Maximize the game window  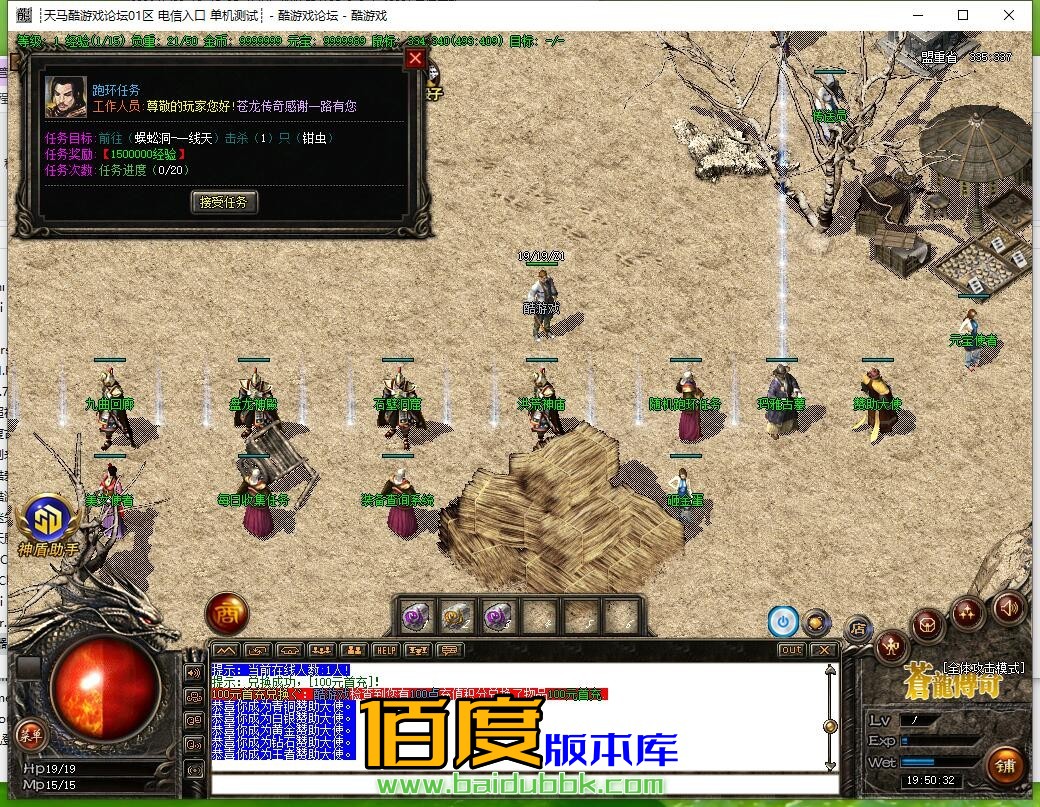[963, 15]
